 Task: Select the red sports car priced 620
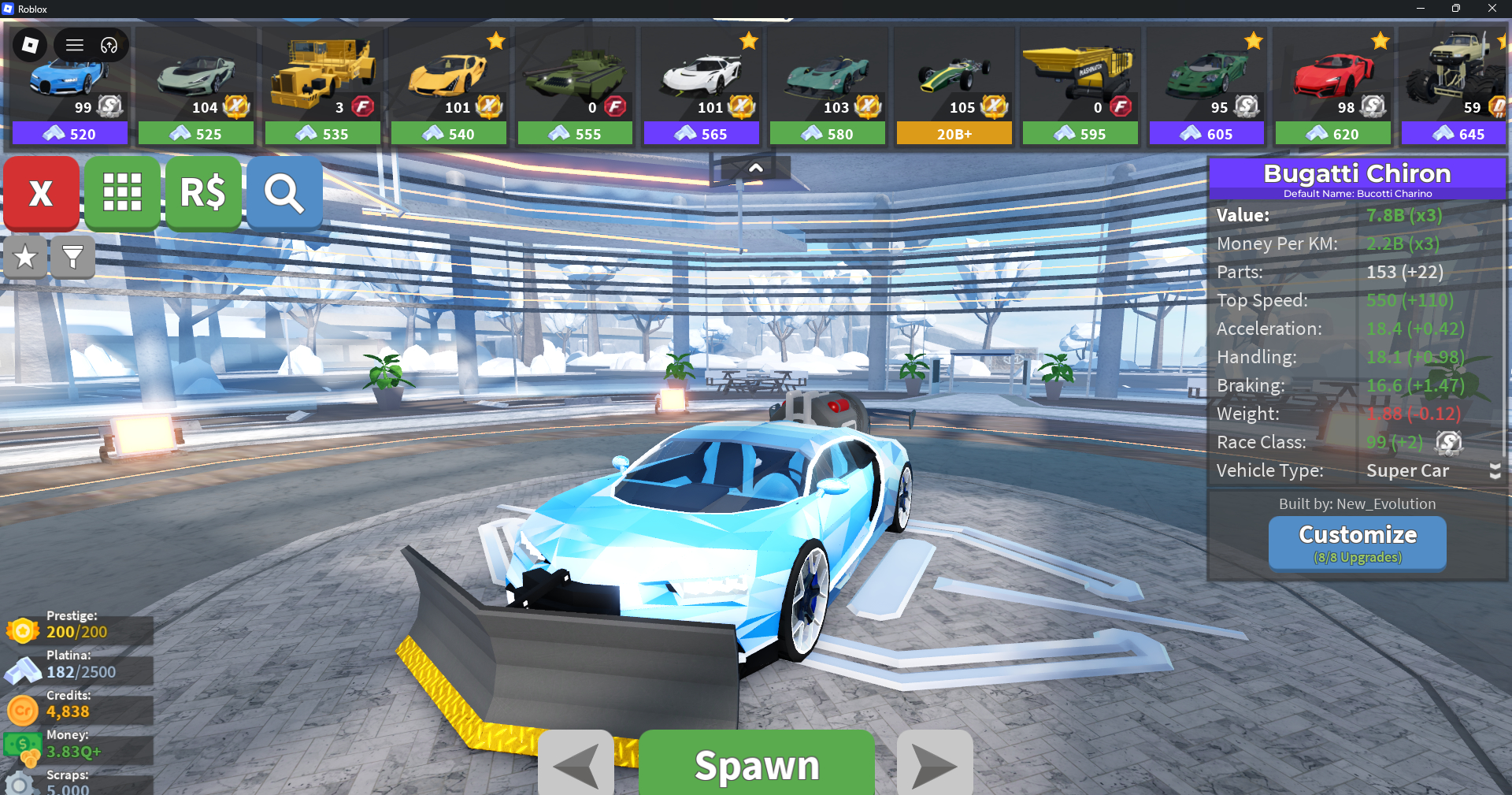pos(1332,87)
